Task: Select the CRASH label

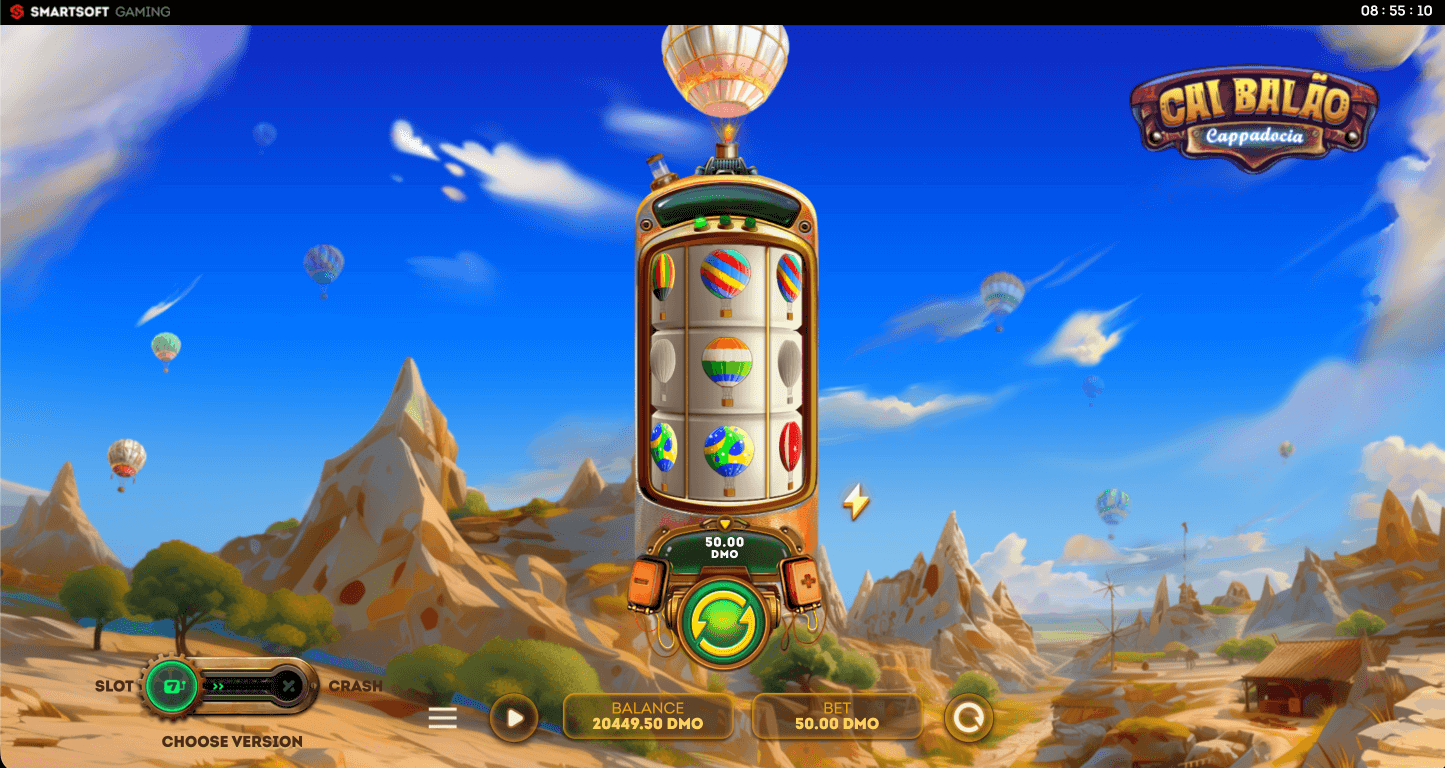Action: click(x=352, y=686)
